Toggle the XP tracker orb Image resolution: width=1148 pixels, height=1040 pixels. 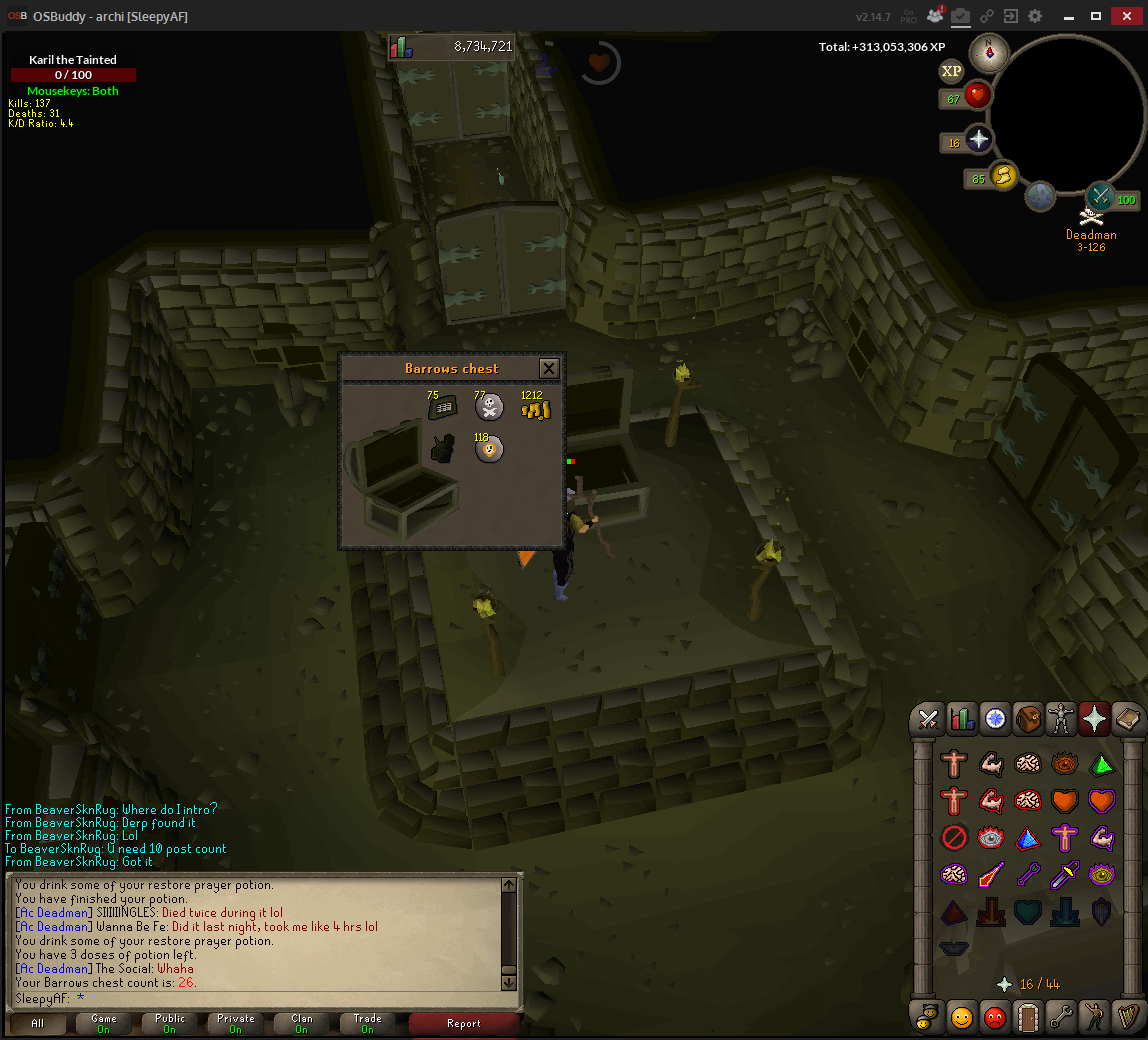950,71
